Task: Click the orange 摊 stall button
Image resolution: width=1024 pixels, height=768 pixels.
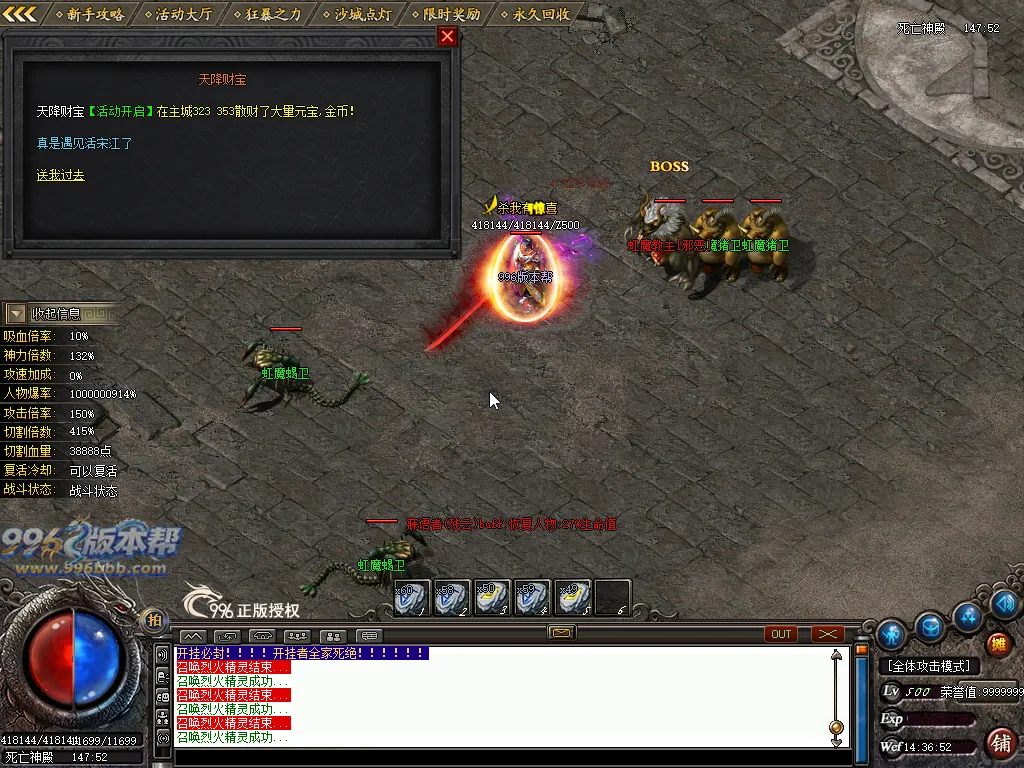Action: (998, 644)
